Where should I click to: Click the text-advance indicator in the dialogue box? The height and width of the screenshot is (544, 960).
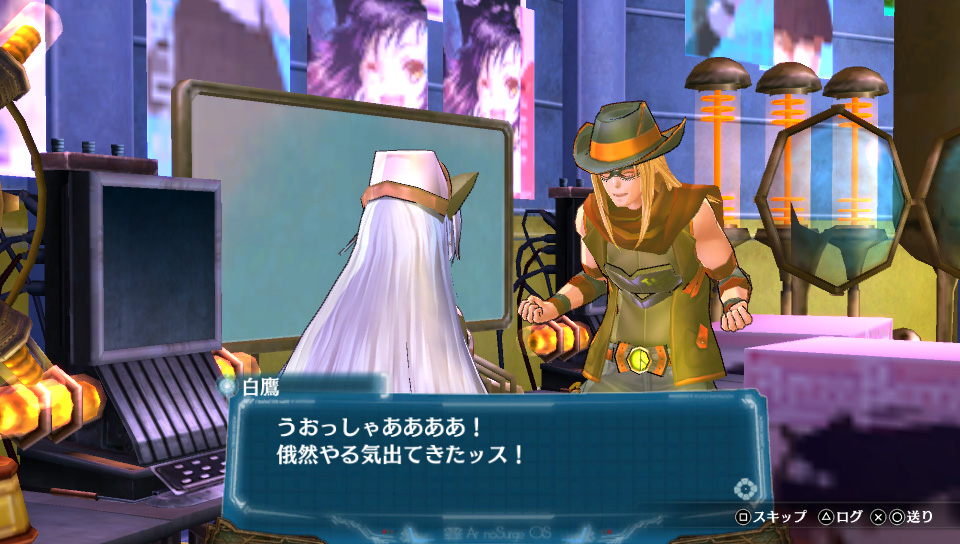click(743, 489)
